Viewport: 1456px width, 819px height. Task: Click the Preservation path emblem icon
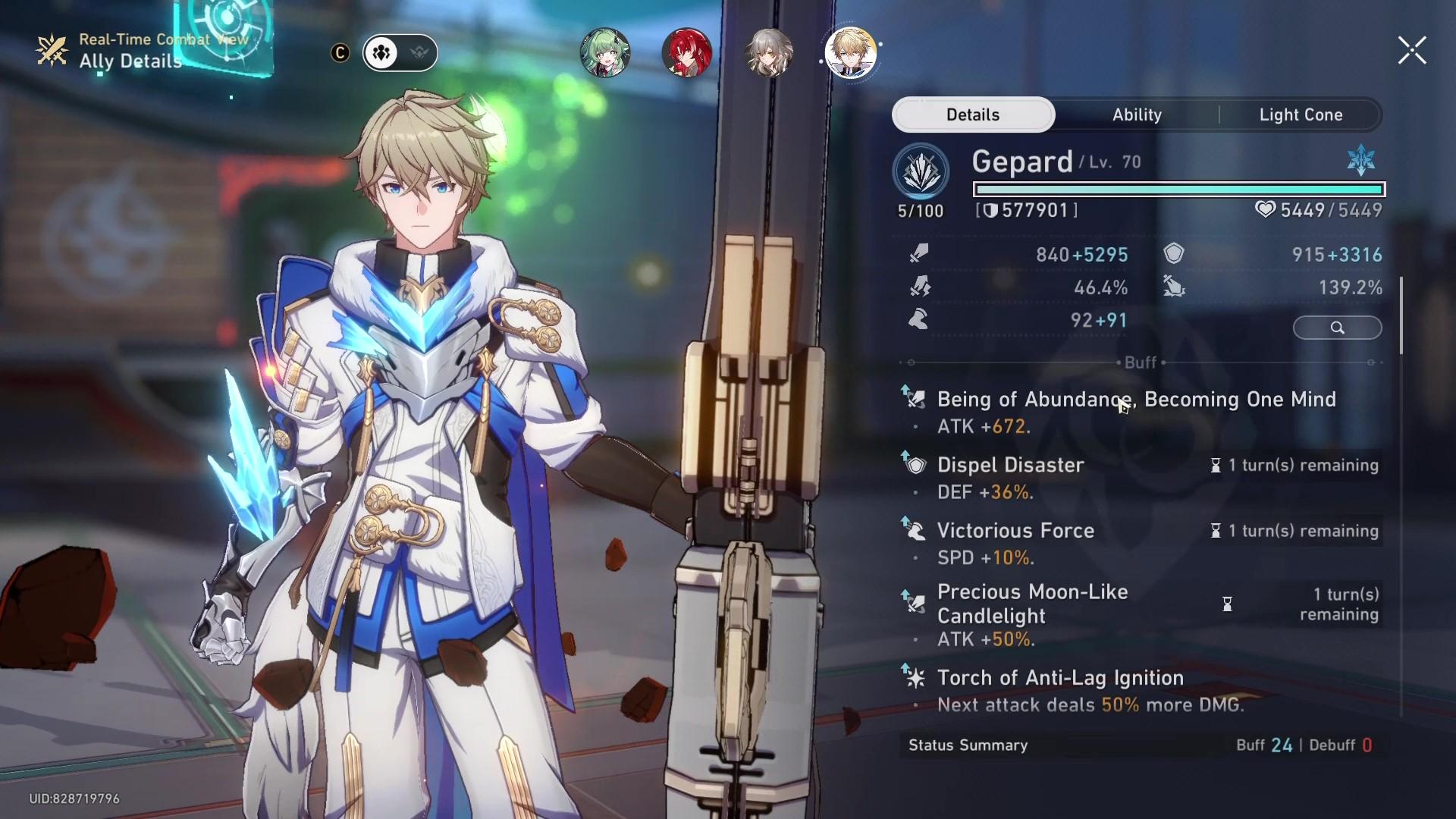[x=921, y=171]
